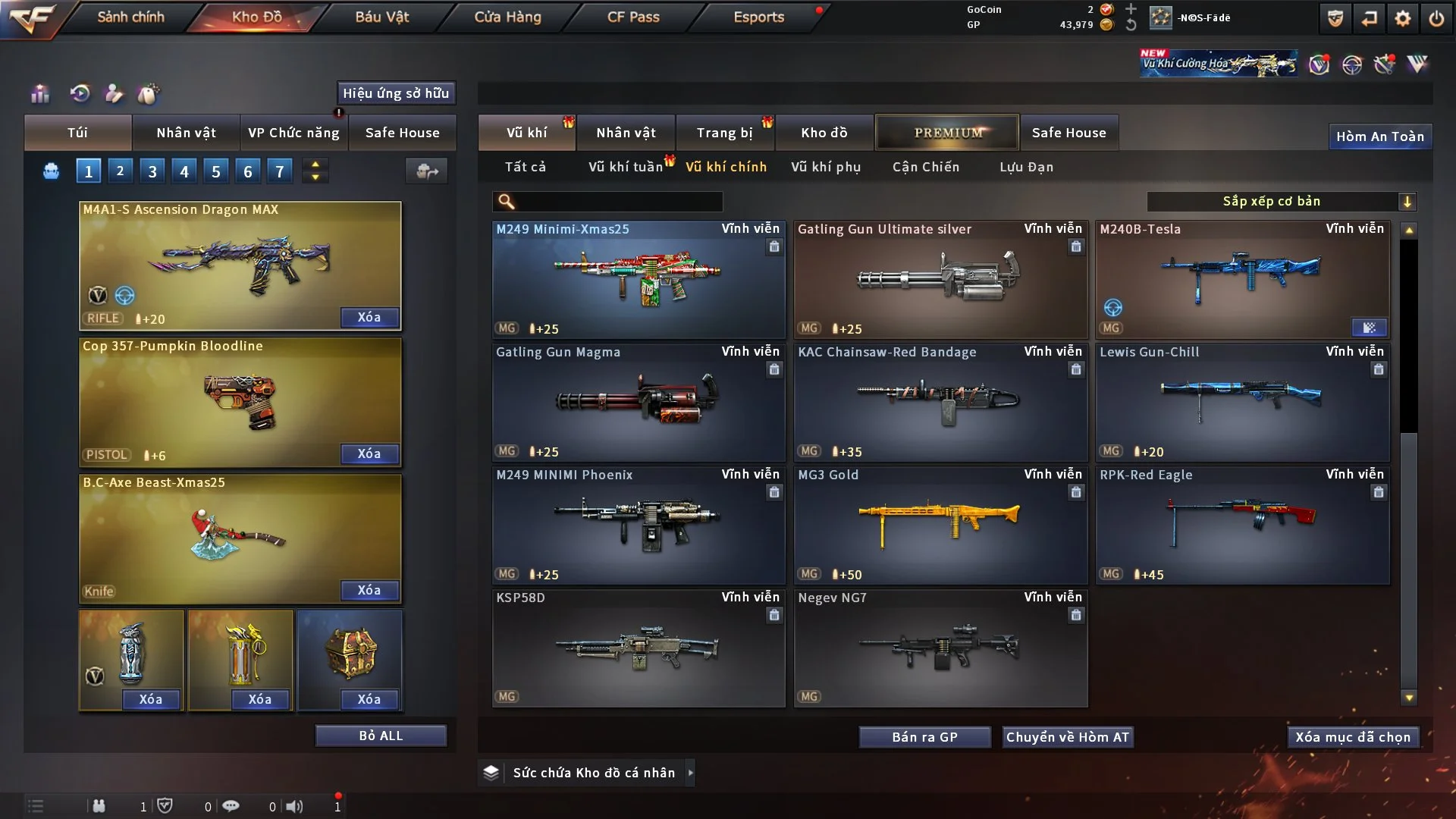
Task: Remove the M4A1-S Ascension Dragon MAX with Xóa
Action: pos(369,318)
